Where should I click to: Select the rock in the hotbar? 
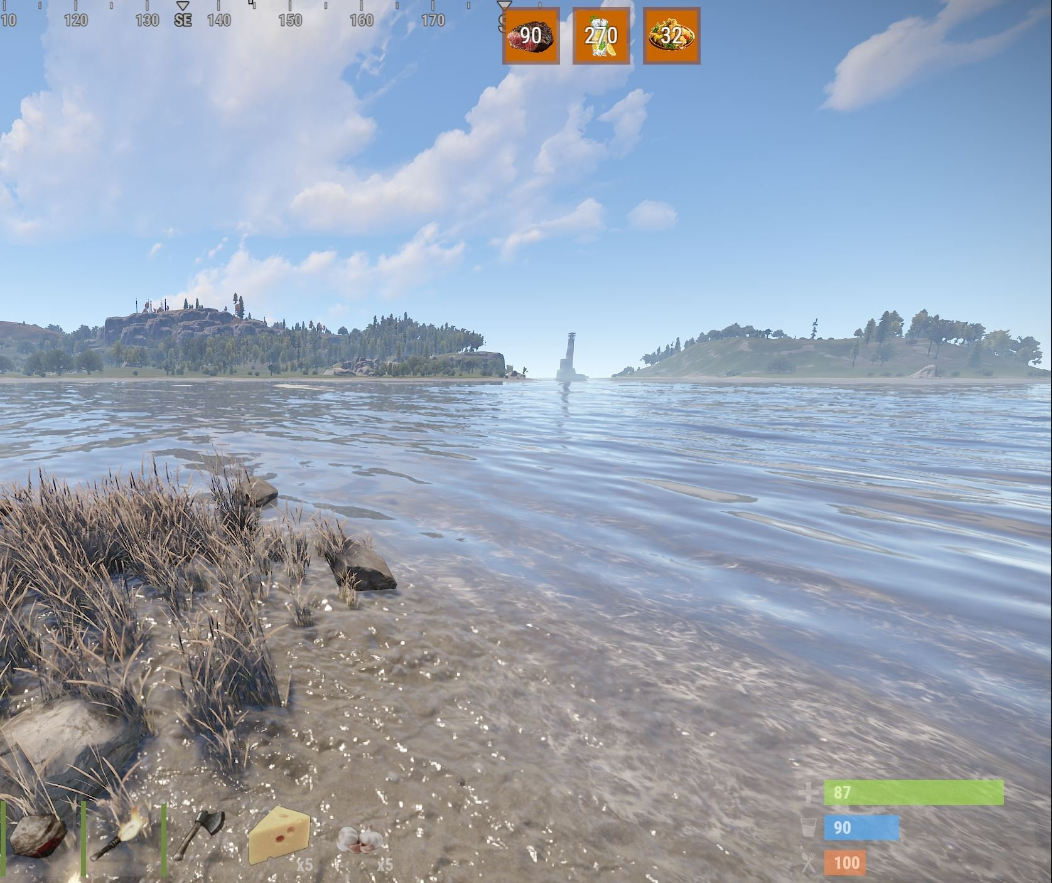pos(38,835)
